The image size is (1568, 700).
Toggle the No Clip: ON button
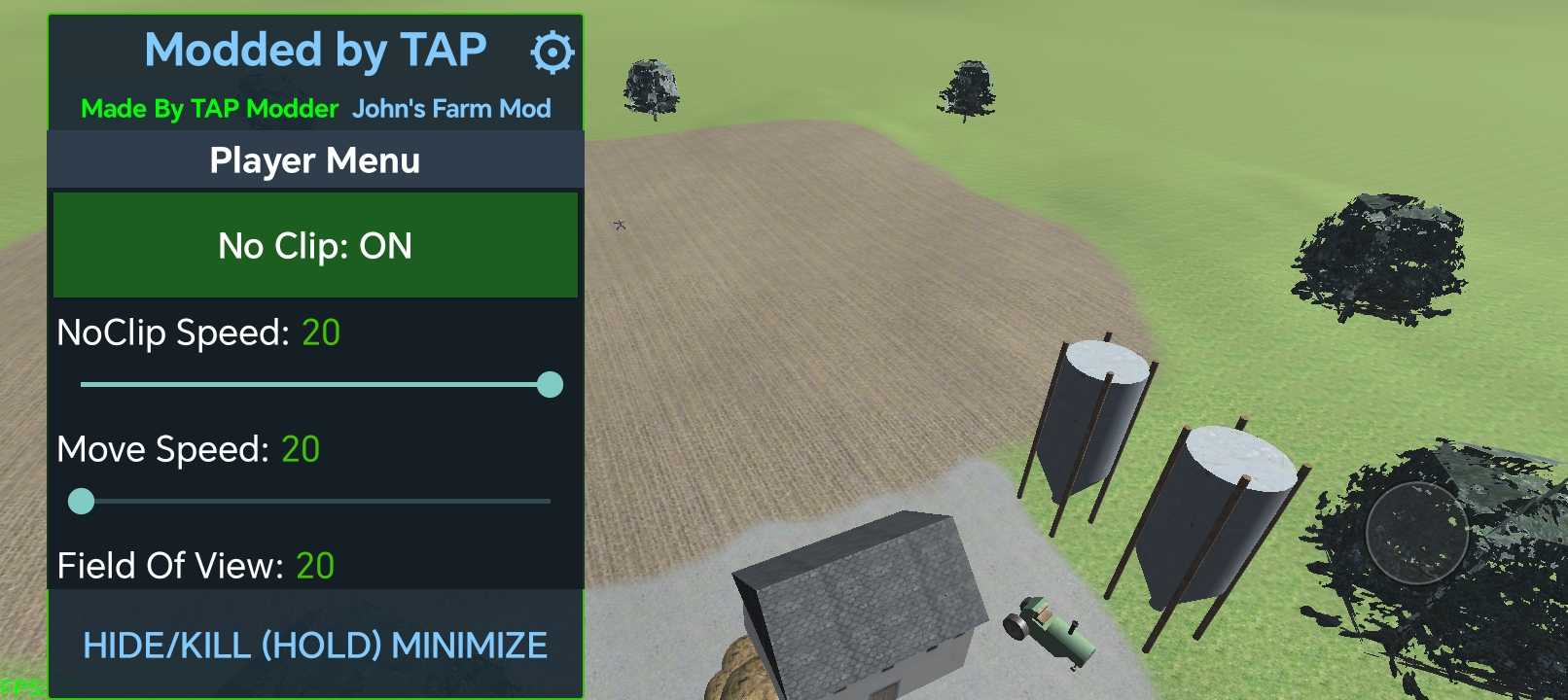pos(315,245)
